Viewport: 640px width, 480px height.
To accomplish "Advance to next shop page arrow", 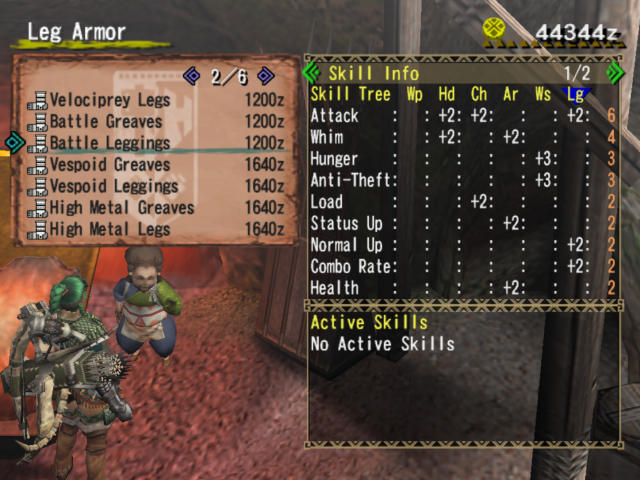I will (x=265, y=75).
